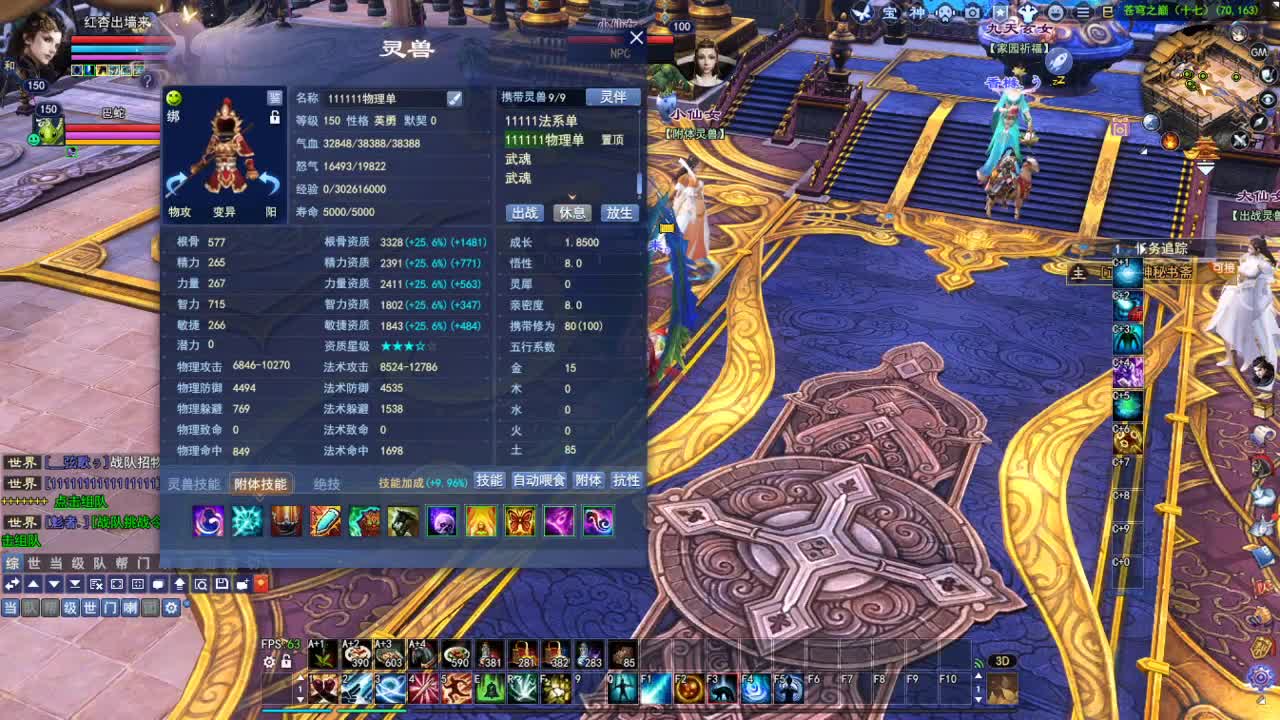Viewport: 1280px width, 720px height.
Task: Click the 休息 rest button
Action: [573, 212]
